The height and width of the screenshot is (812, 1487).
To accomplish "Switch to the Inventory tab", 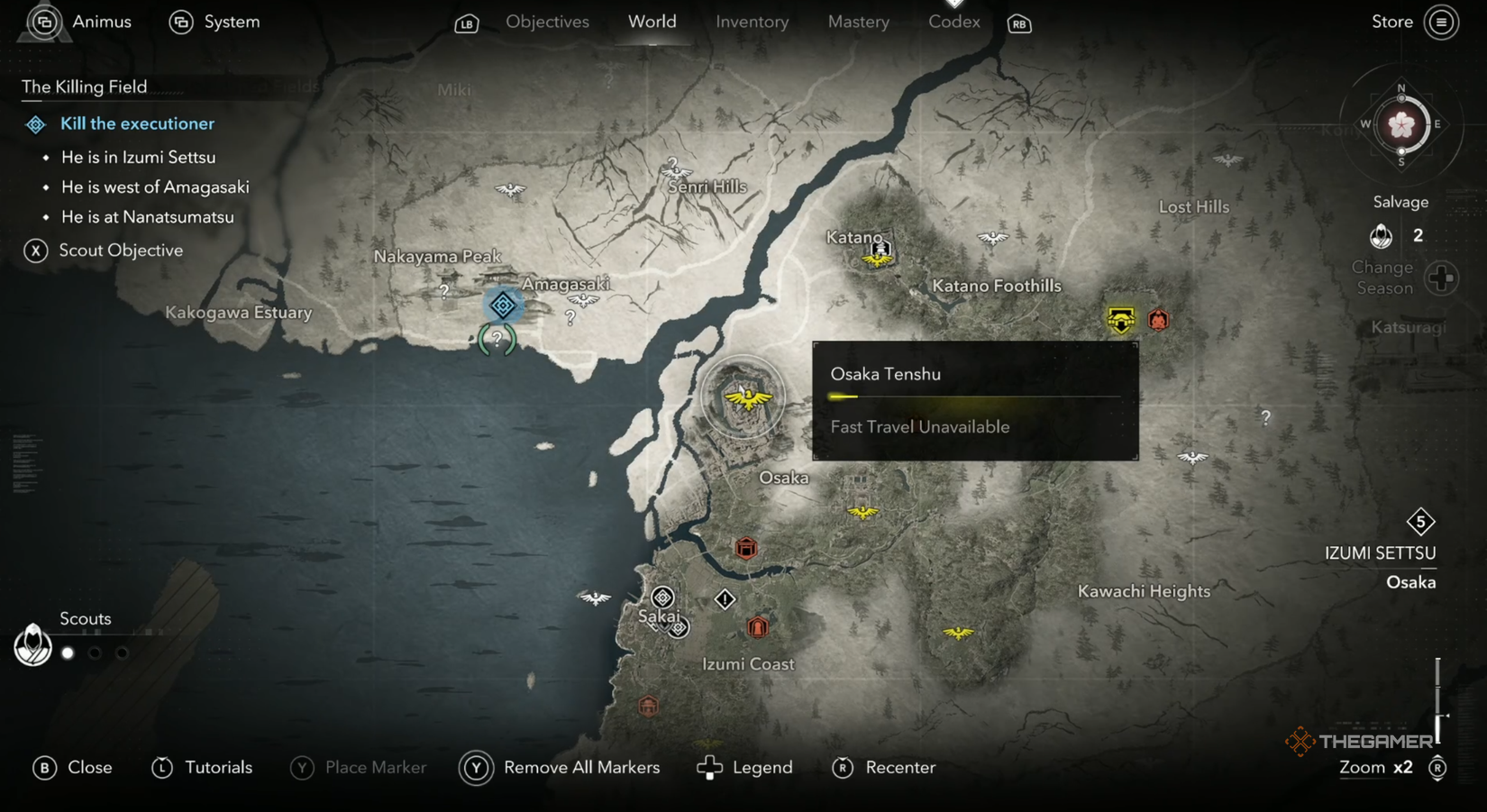I will pyautogui.click(x=752, y=22).
